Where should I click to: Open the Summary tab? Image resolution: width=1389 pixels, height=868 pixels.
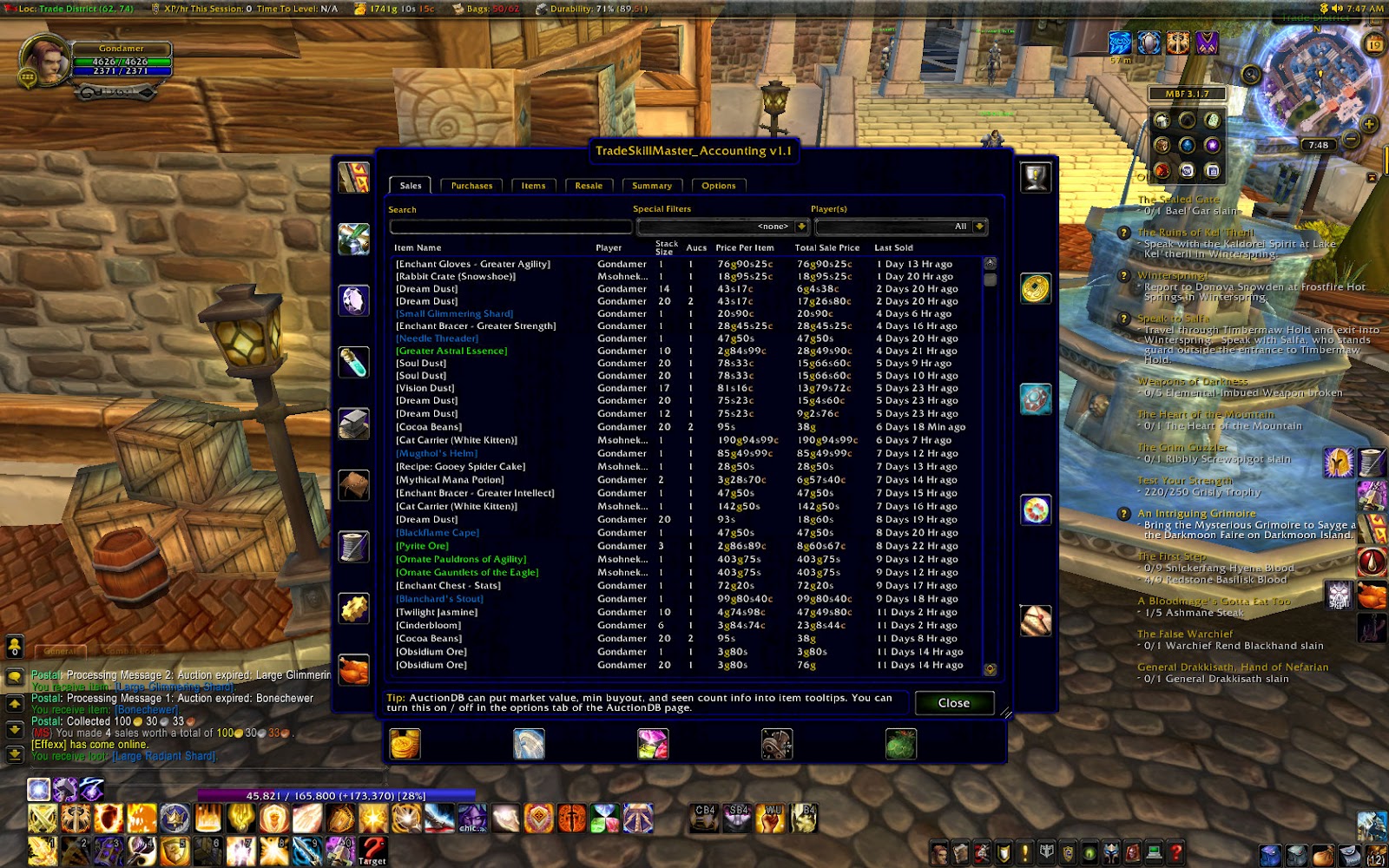coord(652,185)
